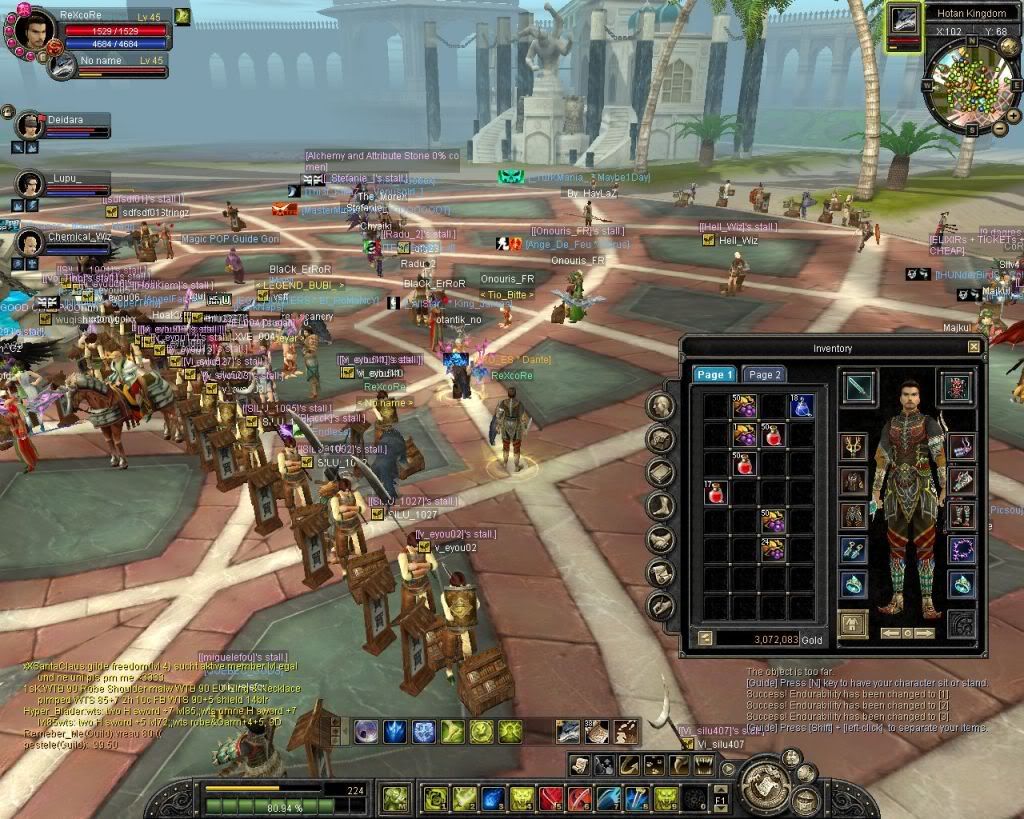Activate hotbar skill in slot 3

(492, 798)
